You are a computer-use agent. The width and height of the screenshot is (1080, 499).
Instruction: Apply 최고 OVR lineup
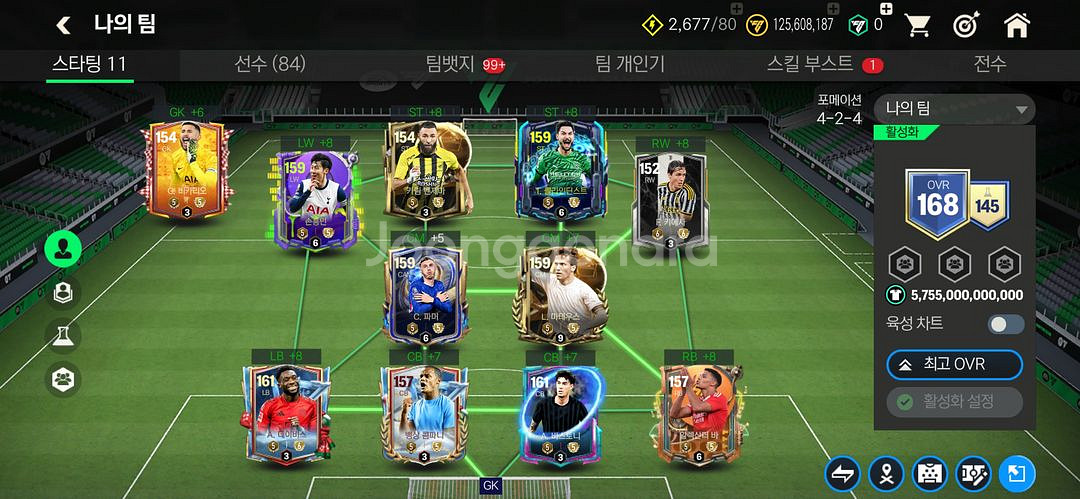click(x=954, y=364)
